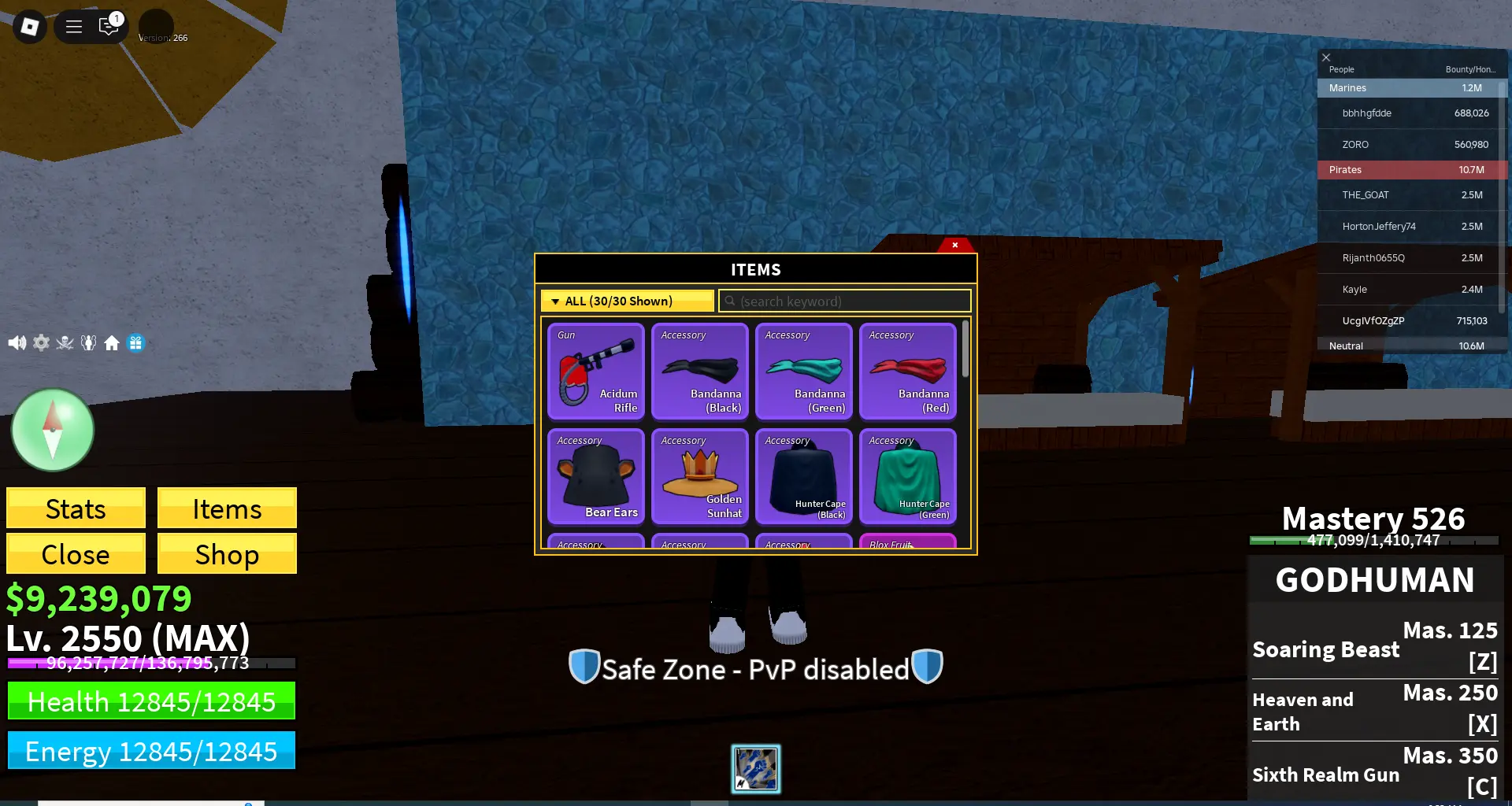The image size is (1512, 806).
Task: Open the blue gift rewards icon
Action: tap(135, 342)
